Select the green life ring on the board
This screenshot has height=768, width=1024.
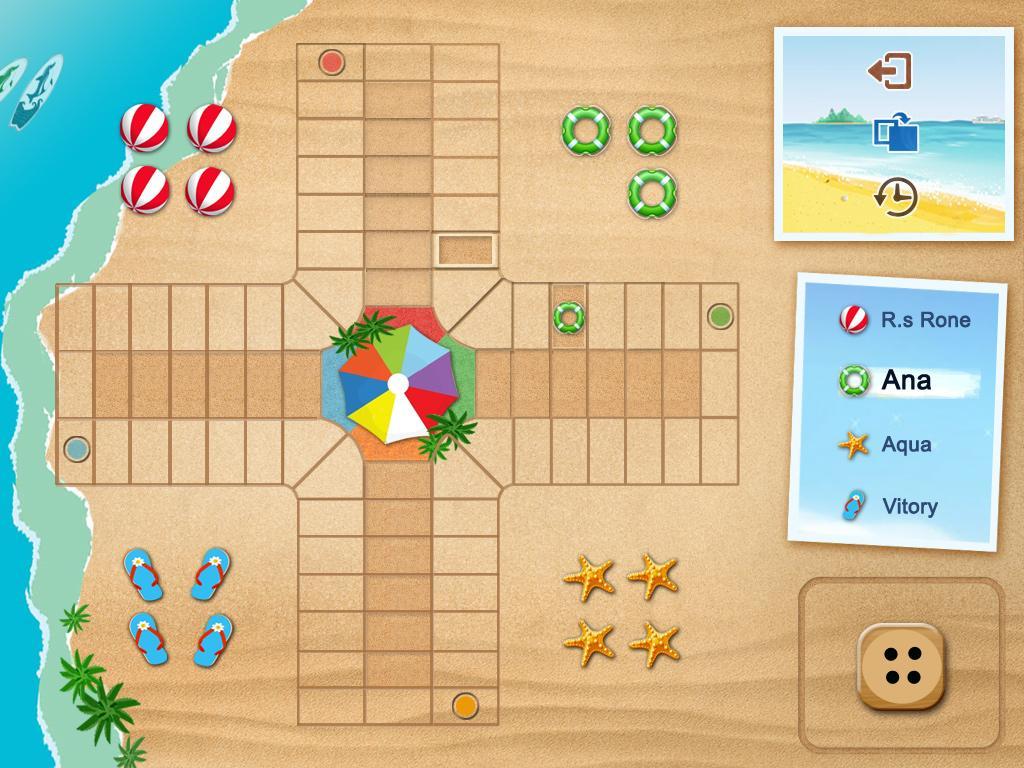coord(569,317)
